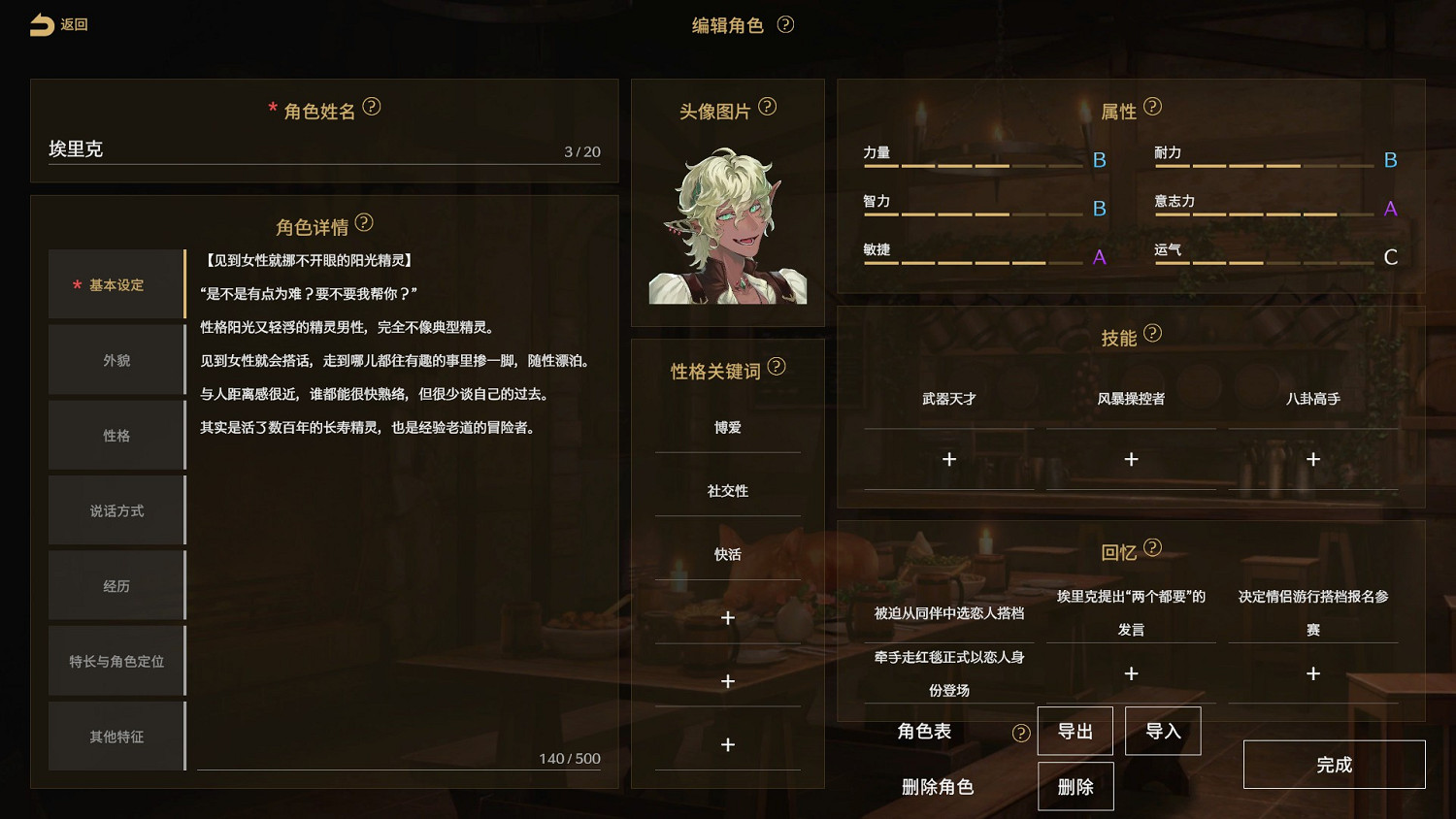This screenshot has height=819, width=1456.
Task: Switch to the 外貌 tab
Action: click(x=116, y=359)
